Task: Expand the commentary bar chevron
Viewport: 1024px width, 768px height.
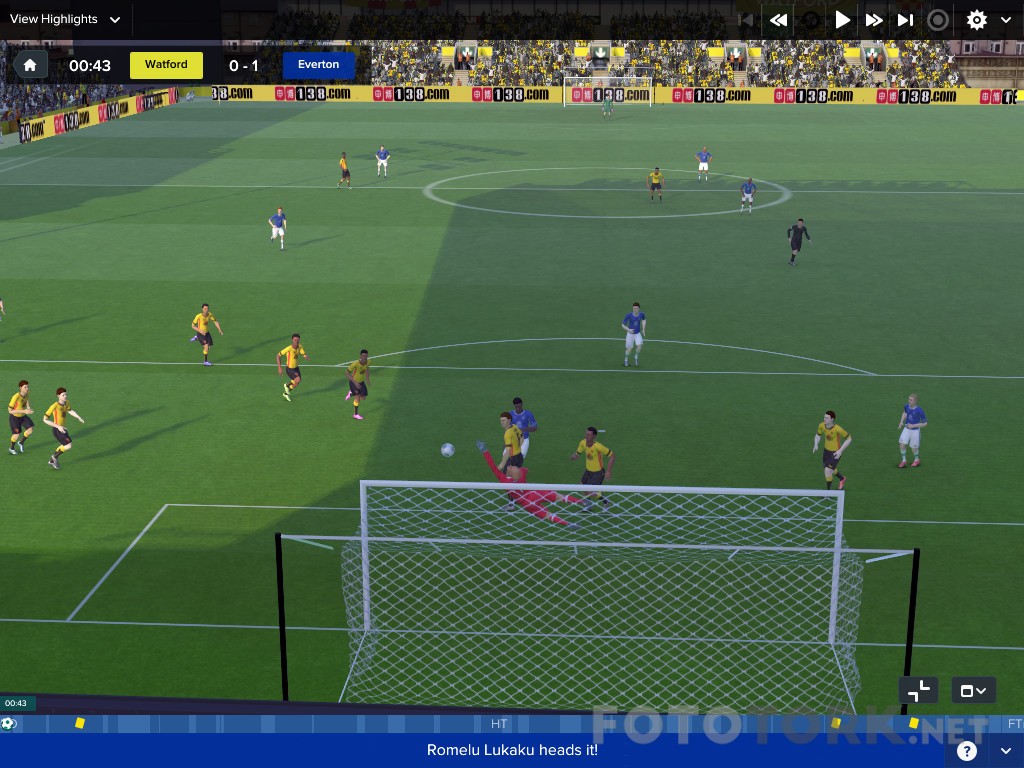Action: click(x=1005, y=751)
